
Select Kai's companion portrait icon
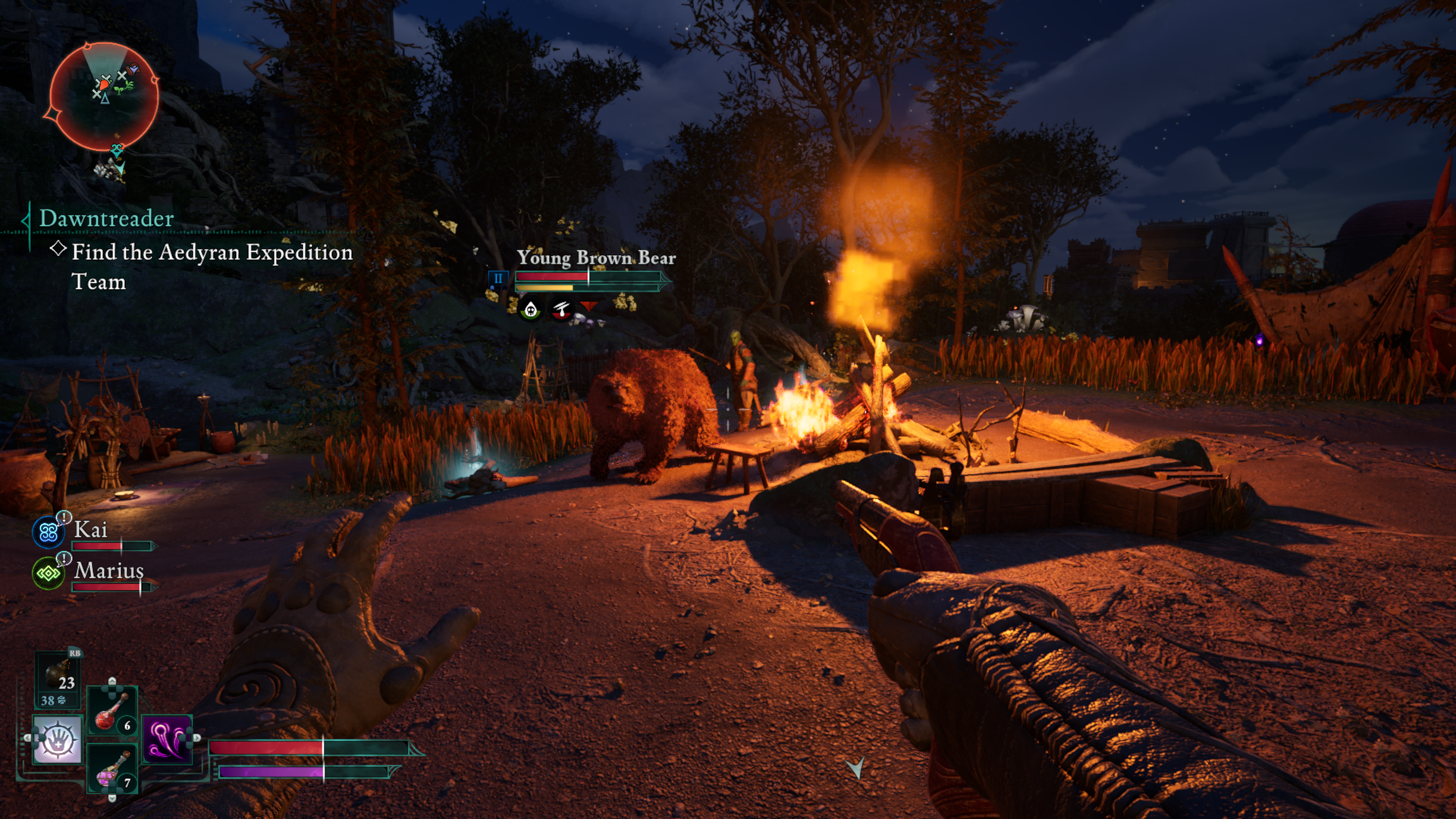pyautogui.click(x=49, y=532)
